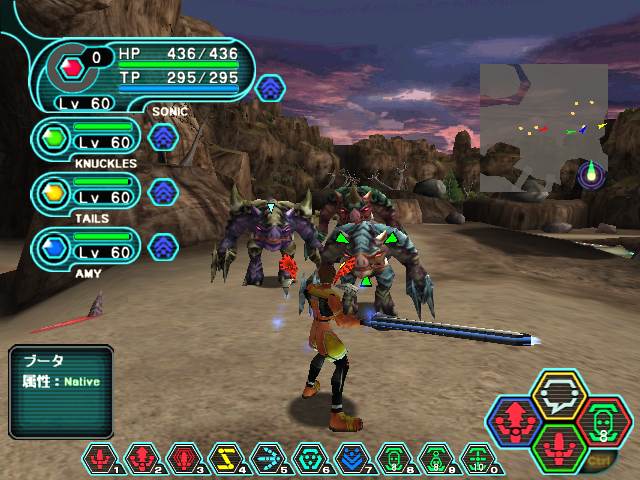This screenshot has height=480, width=640.
Task: Select the TAILS party member panel
Action: [88, 191]
